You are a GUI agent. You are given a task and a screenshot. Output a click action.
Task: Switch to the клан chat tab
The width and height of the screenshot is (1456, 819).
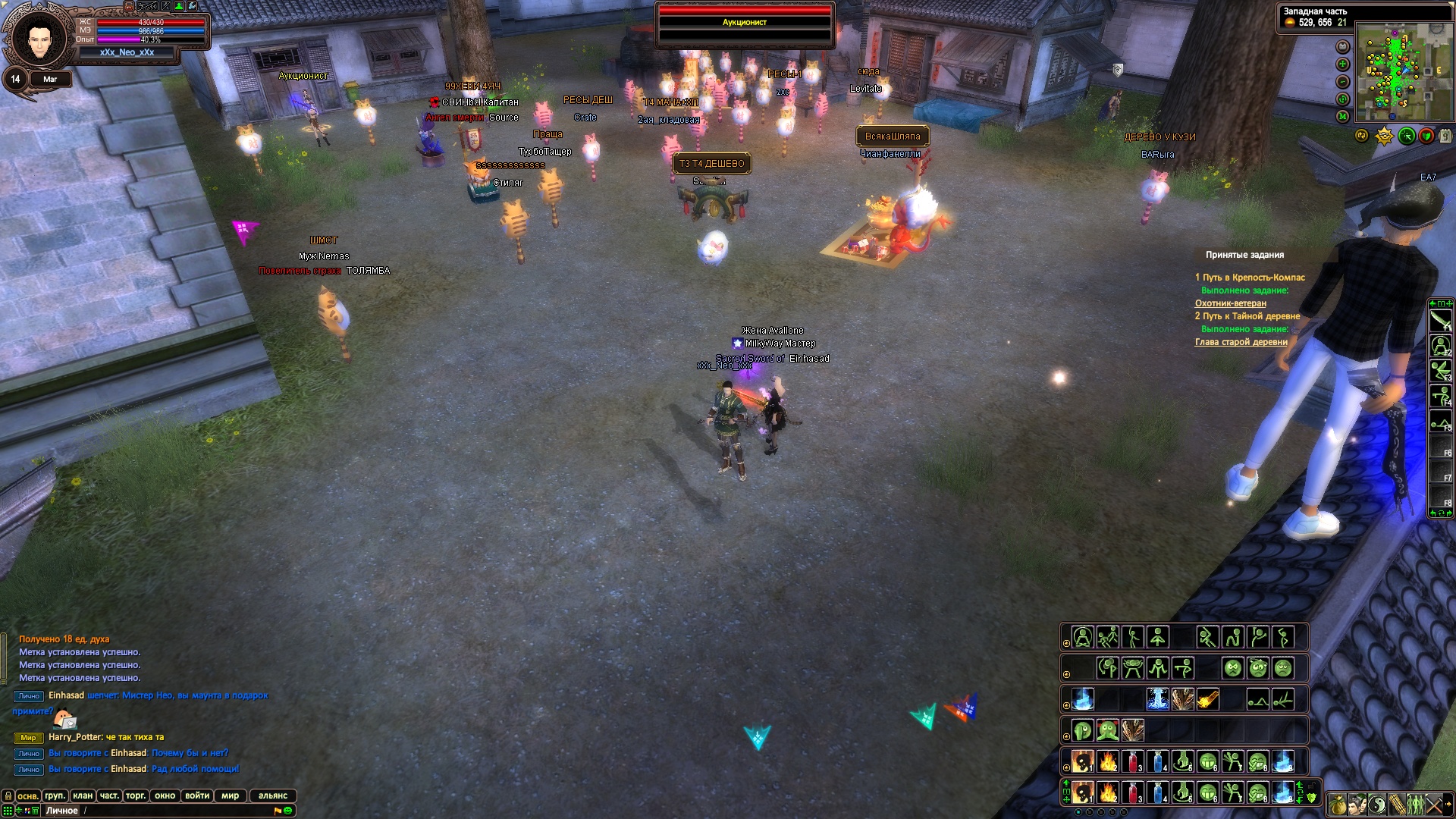pyautogui.click(x=83, y=795)
